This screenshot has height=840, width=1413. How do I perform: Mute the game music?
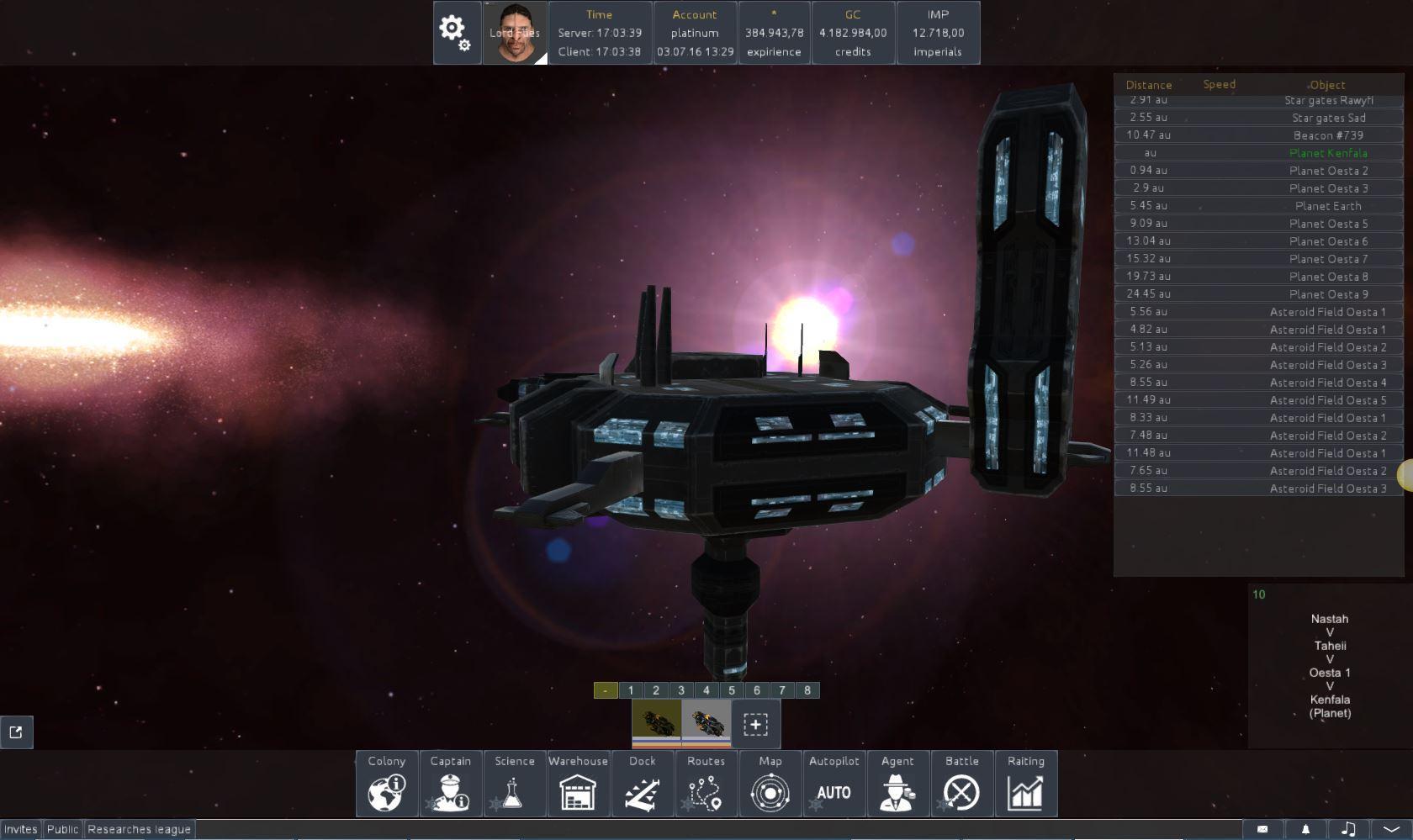[x=1349, y=828]
